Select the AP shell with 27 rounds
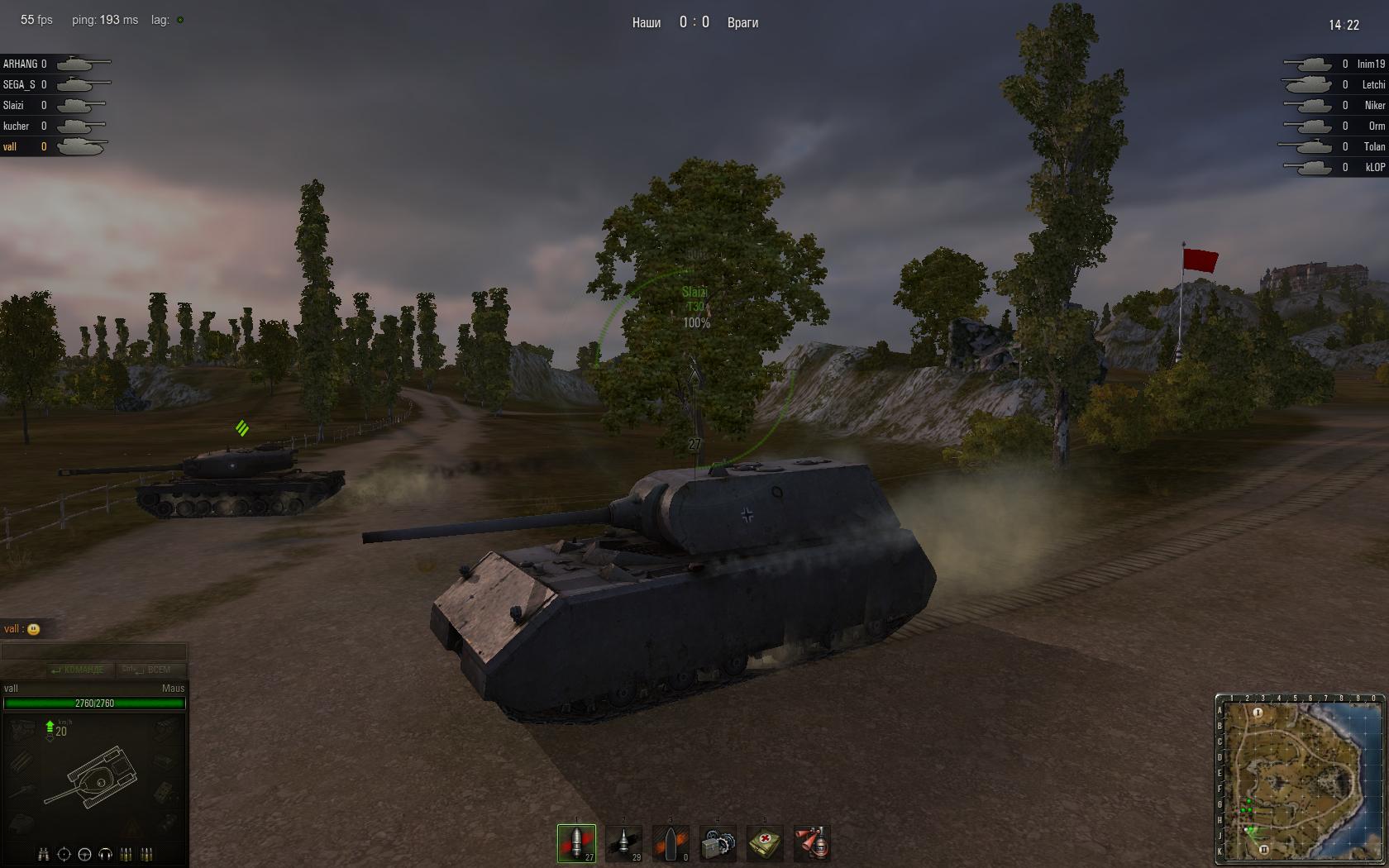Viewport: 1389px width, 868px height. (x=576, y=842)
